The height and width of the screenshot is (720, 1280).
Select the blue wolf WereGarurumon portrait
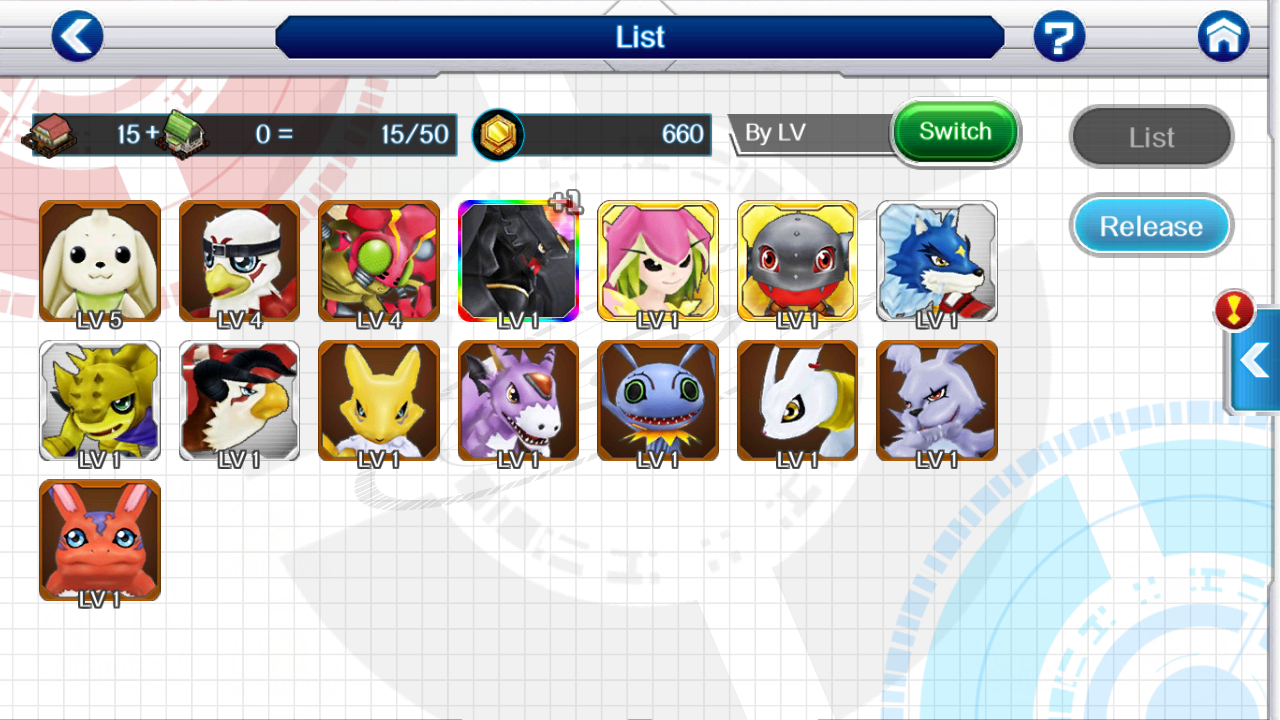[937, 261]
